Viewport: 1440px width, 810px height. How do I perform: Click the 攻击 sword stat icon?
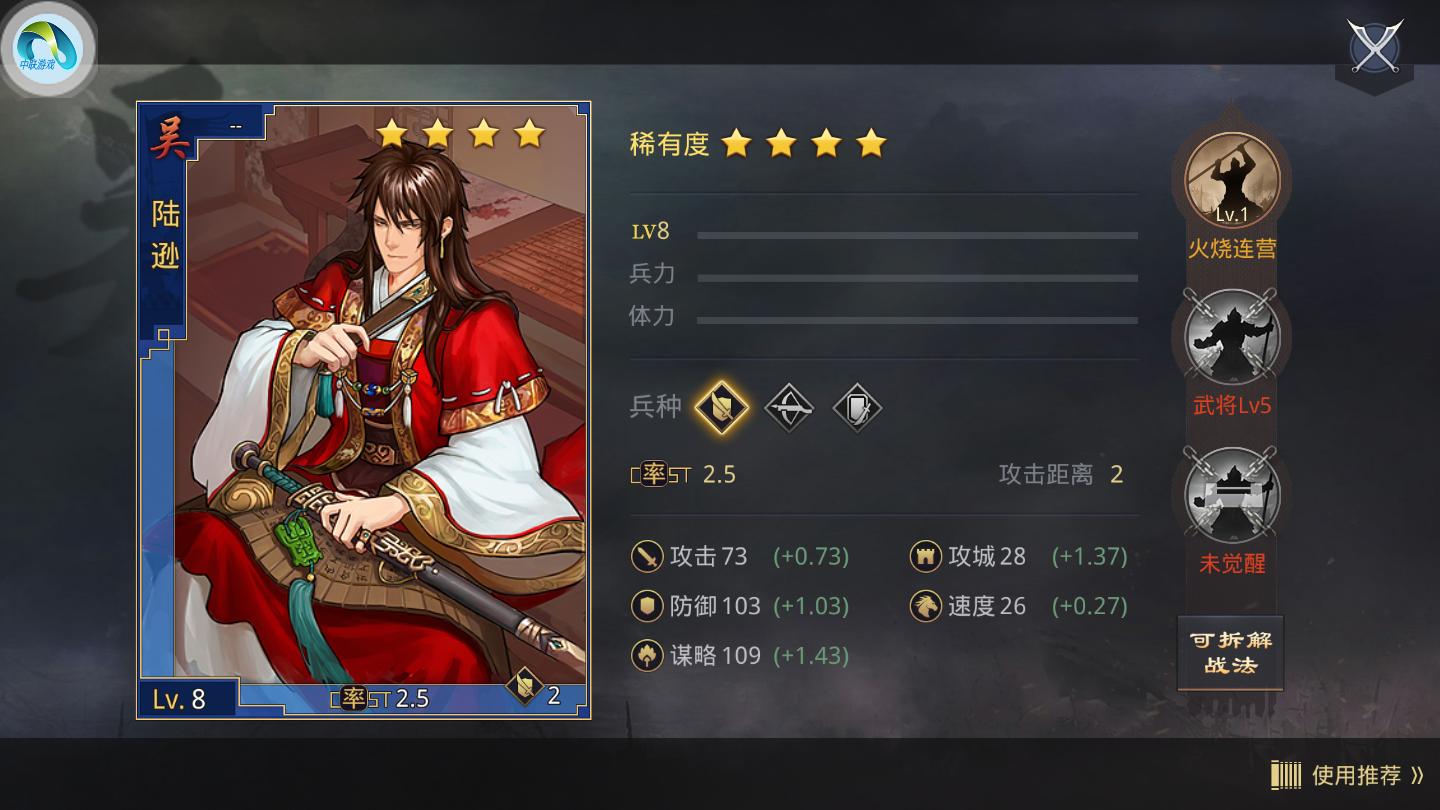tap(645, 557)
